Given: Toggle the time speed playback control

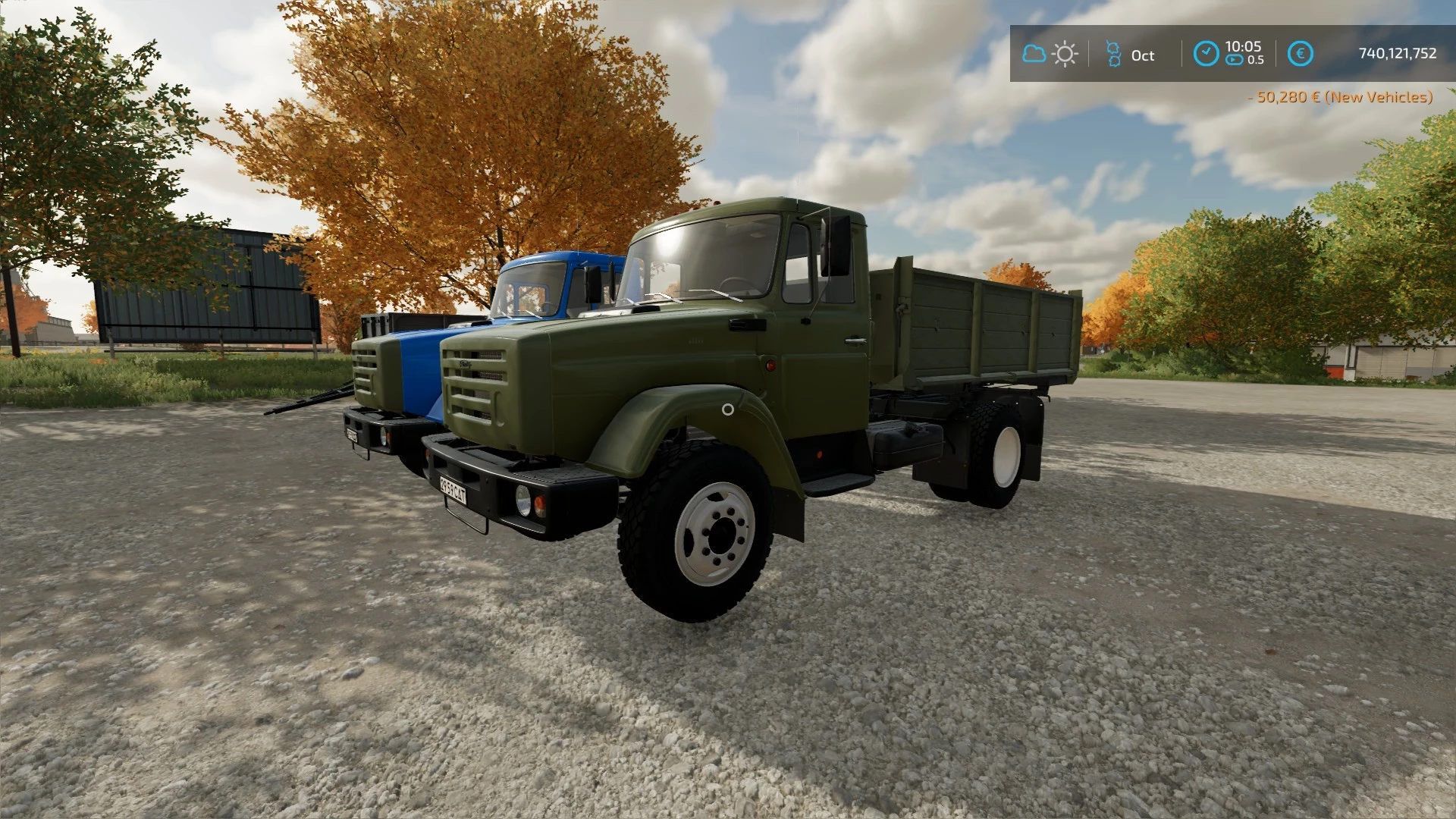Looking at the screenshot, I should (x=1234, y=59).
